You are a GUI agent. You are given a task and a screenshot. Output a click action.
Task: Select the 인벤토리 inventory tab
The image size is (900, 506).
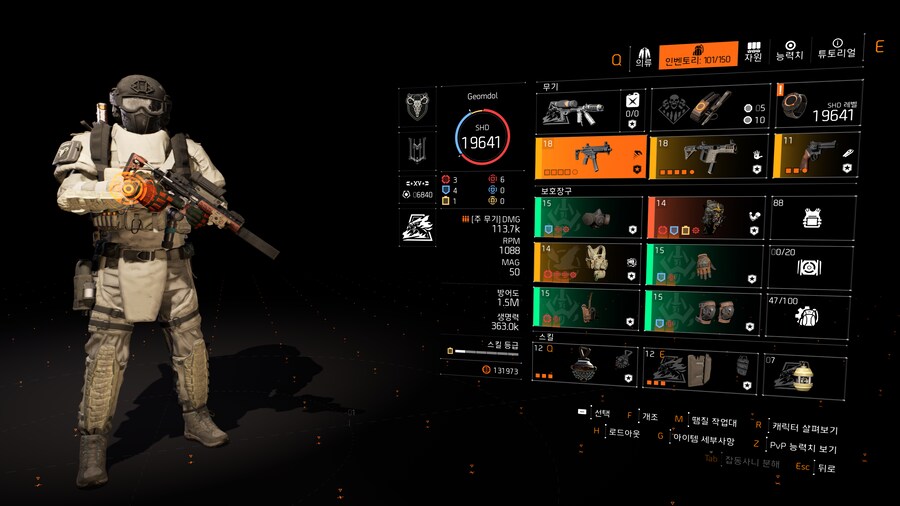pyautogui.click(x=699, y=53)
